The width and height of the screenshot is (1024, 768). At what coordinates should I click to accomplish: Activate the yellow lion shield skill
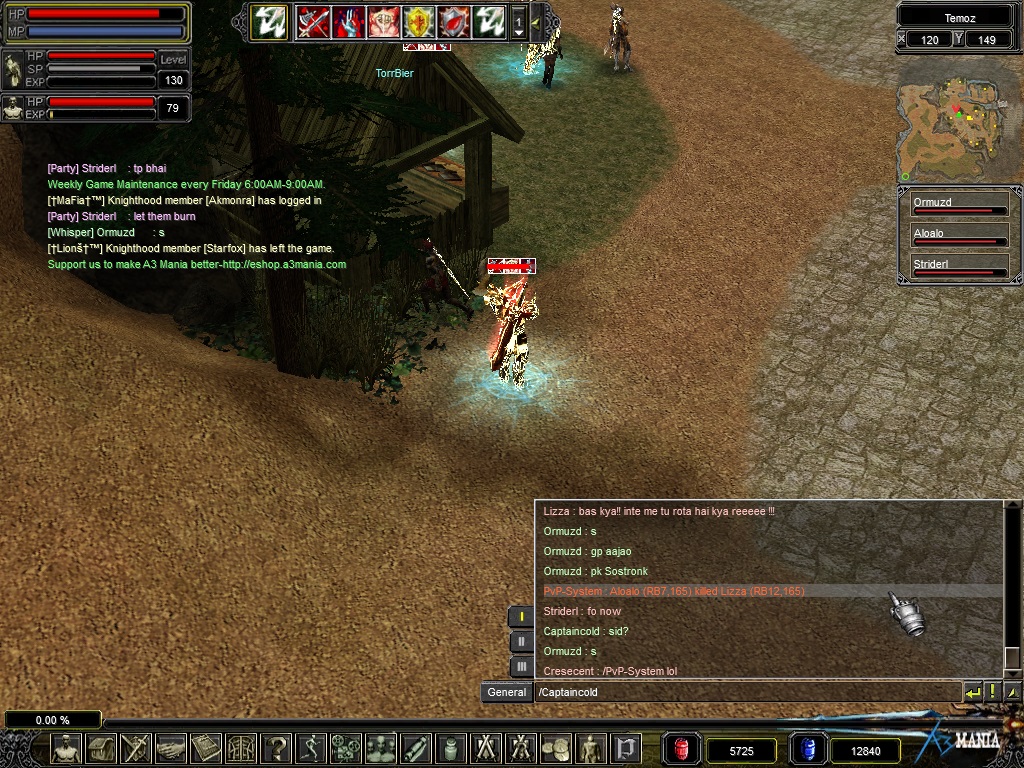tap(418, 20)
